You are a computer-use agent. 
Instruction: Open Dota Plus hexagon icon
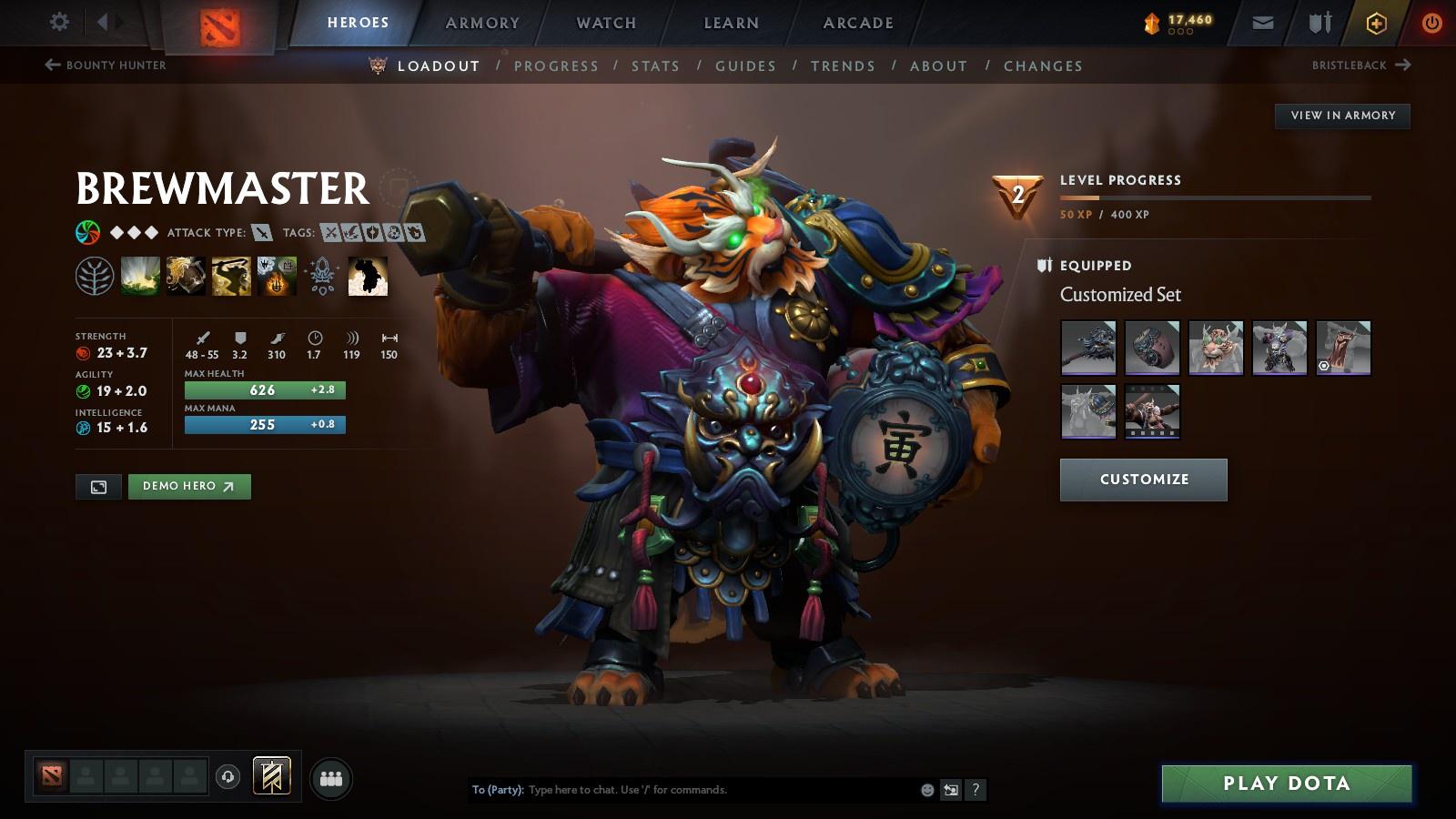[x=1376, y=22]
